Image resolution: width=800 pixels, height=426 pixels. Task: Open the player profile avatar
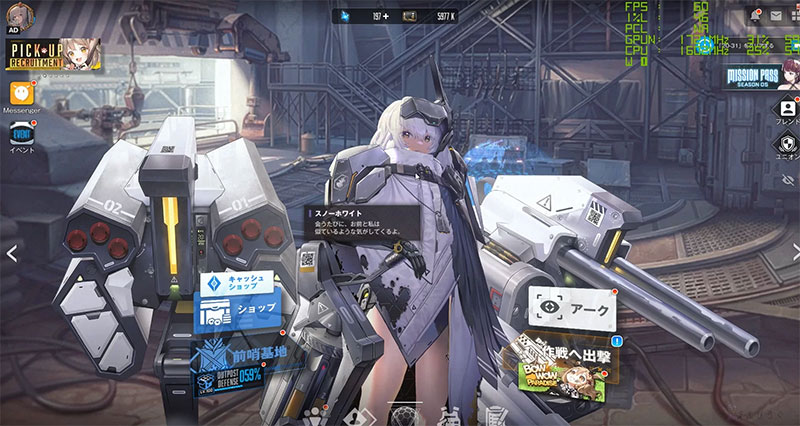click(x=19, y=15)
